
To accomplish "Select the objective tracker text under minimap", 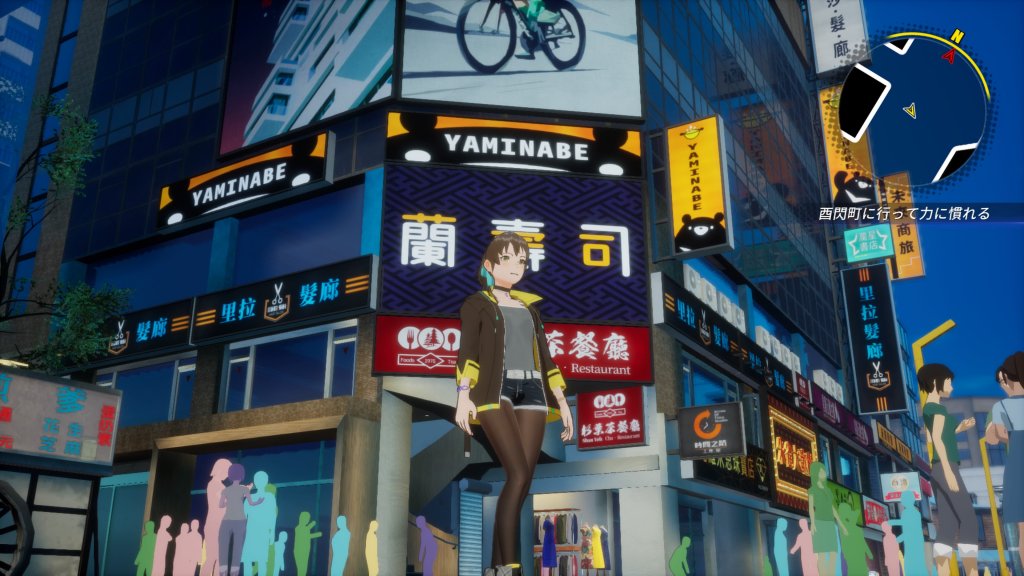I will 904,213.
